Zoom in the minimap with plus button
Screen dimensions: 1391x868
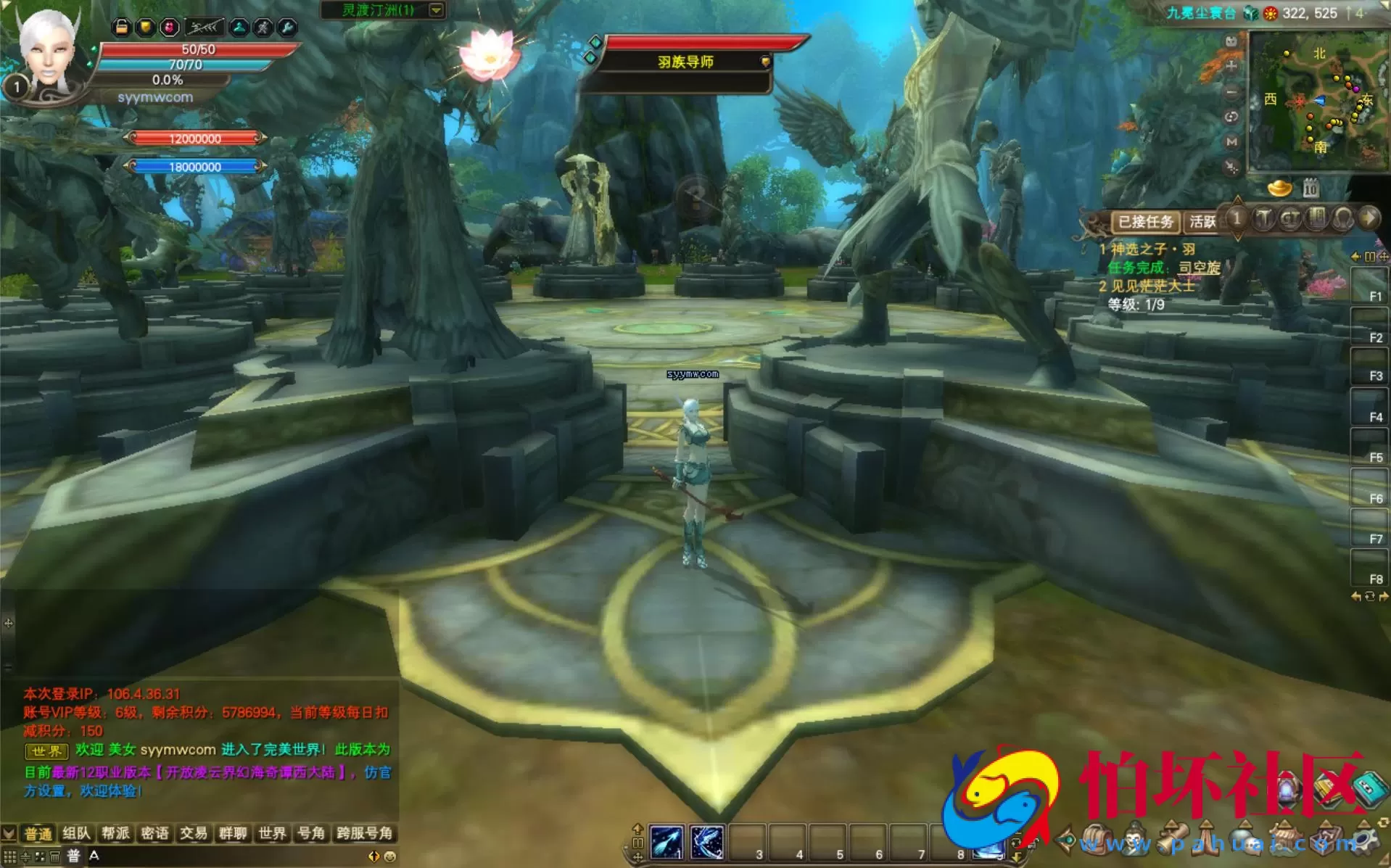1231,66
